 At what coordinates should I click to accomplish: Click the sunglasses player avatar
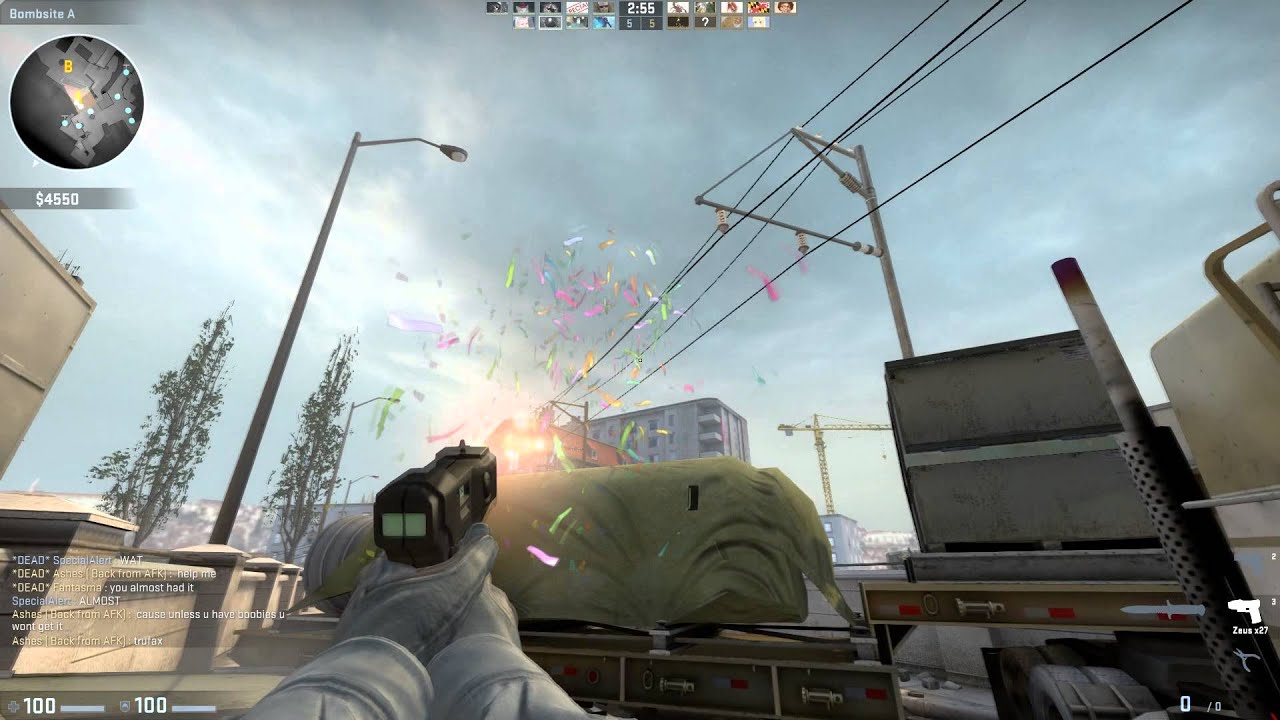click(602, 9)
